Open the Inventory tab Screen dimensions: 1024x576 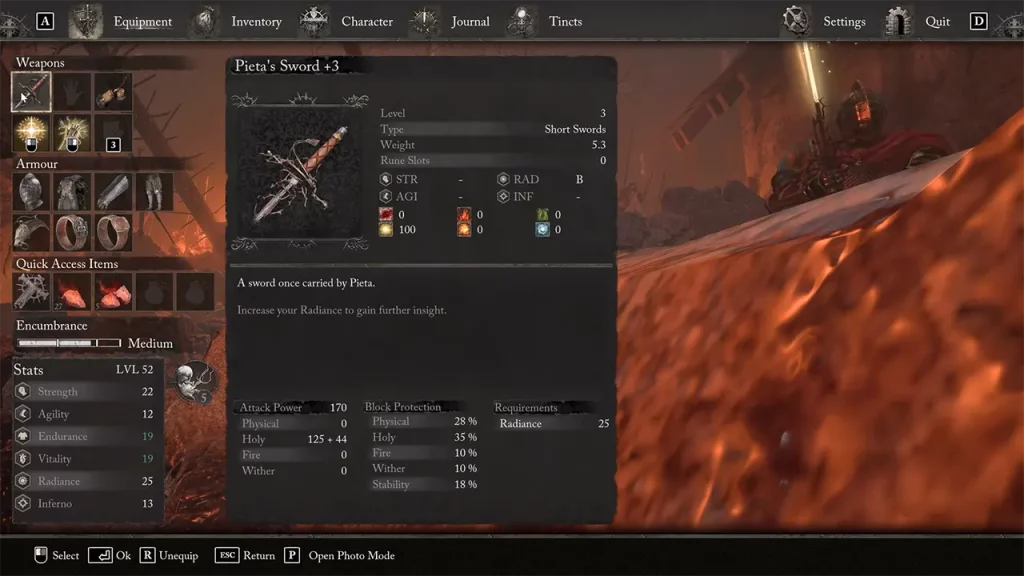[x=256, y=22]
